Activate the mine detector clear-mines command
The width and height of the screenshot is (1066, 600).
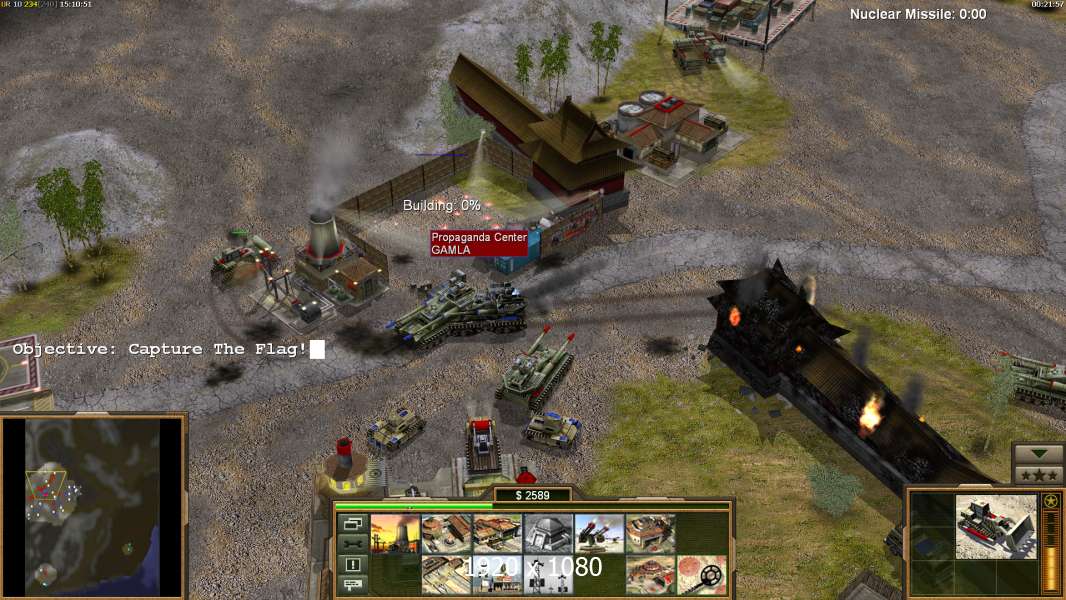[x=701, y=575]
